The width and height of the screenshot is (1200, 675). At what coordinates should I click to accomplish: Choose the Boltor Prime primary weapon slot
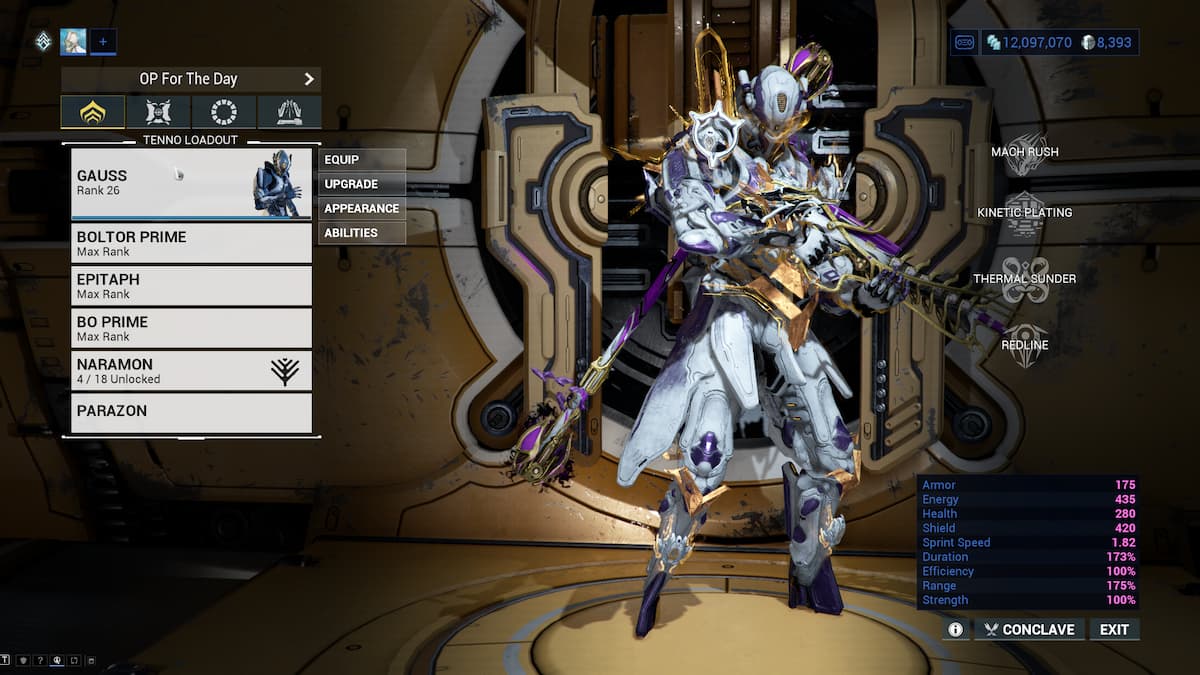pyautogui.click(x=191, y=243)
